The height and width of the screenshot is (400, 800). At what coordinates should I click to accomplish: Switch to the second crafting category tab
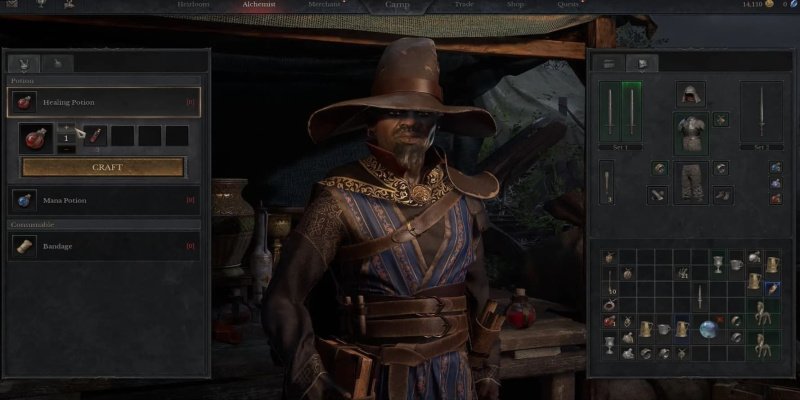59,63
